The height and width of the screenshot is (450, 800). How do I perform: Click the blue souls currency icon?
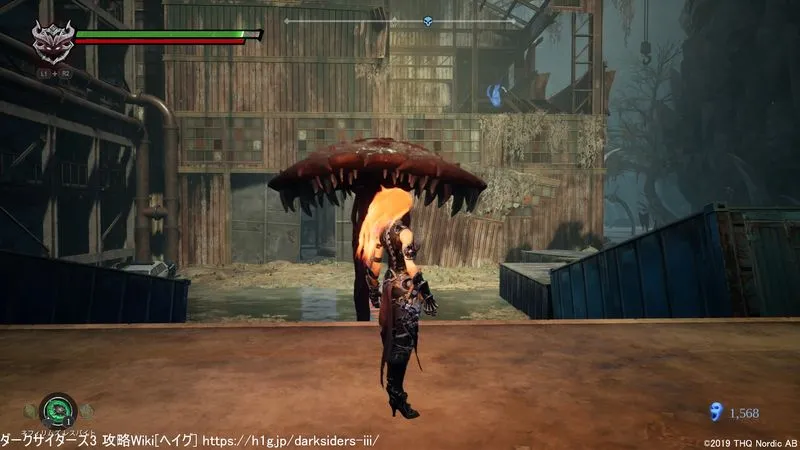click(x=715, y=411)
